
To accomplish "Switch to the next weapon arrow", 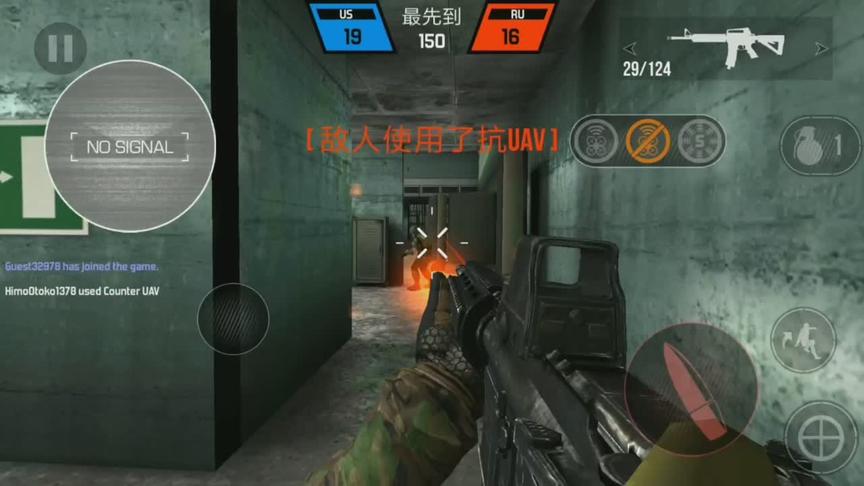I will pyautogui.click(x=821, y=47).
